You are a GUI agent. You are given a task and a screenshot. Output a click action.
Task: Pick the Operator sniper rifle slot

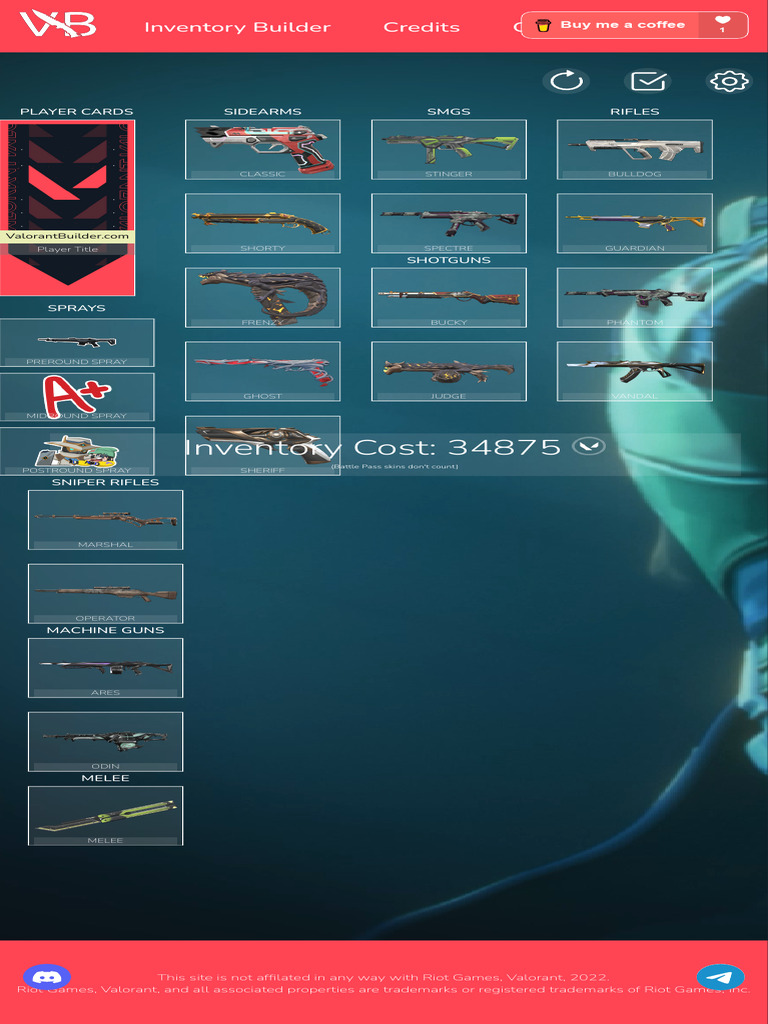tap(105, 593)
